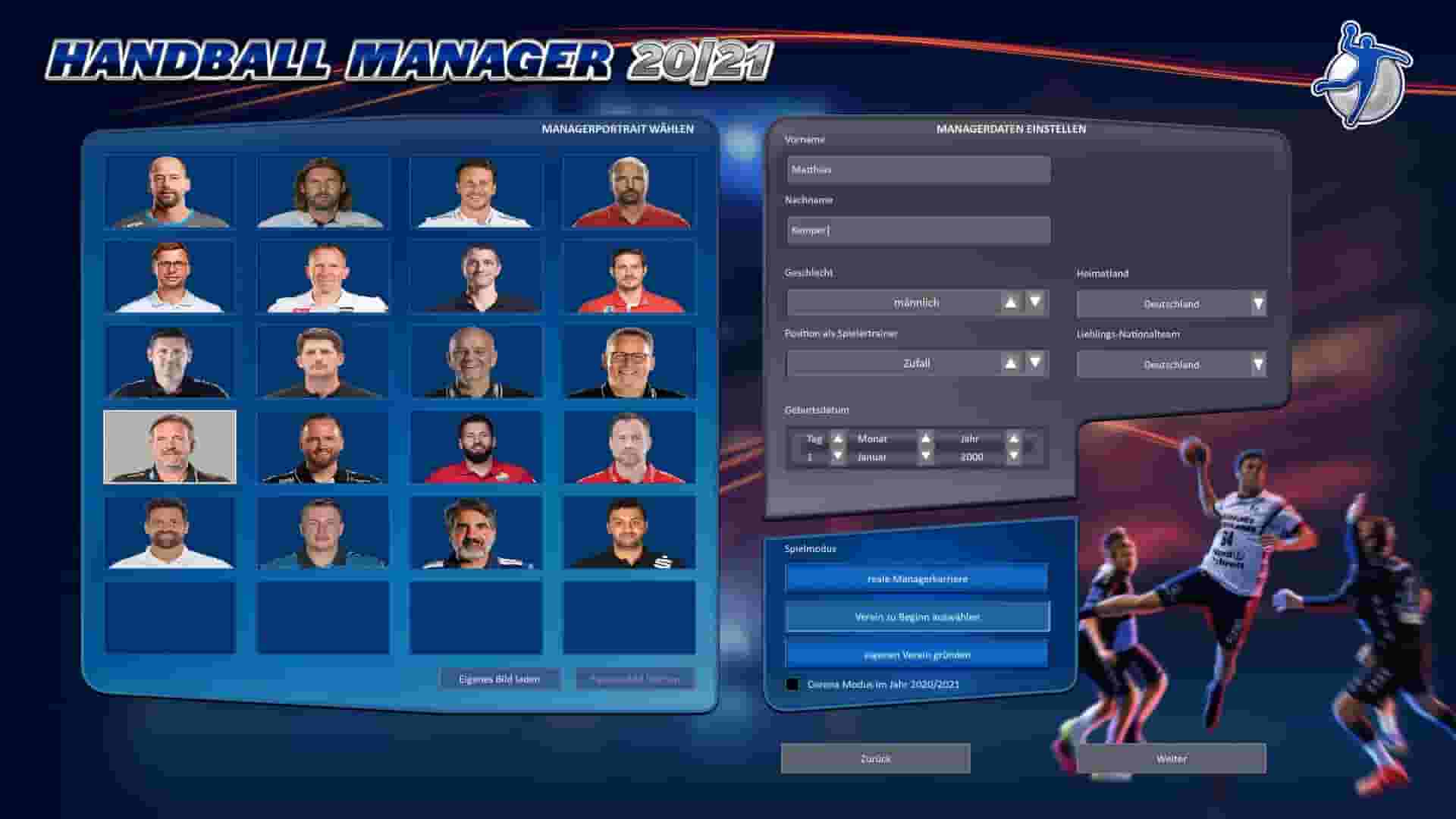Open the Heimatland Deutschland dropdown

(x=1170, y=303)
